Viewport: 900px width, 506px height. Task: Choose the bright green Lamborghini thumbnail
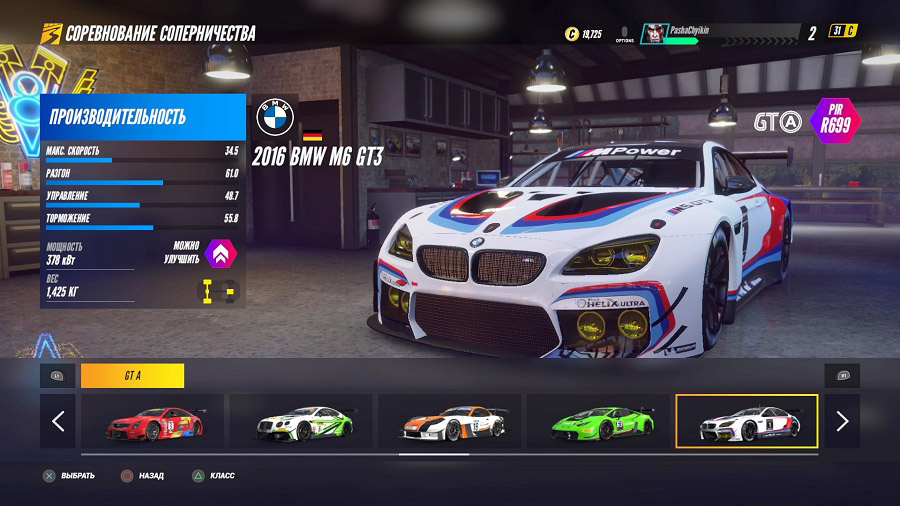coord(597,421)
